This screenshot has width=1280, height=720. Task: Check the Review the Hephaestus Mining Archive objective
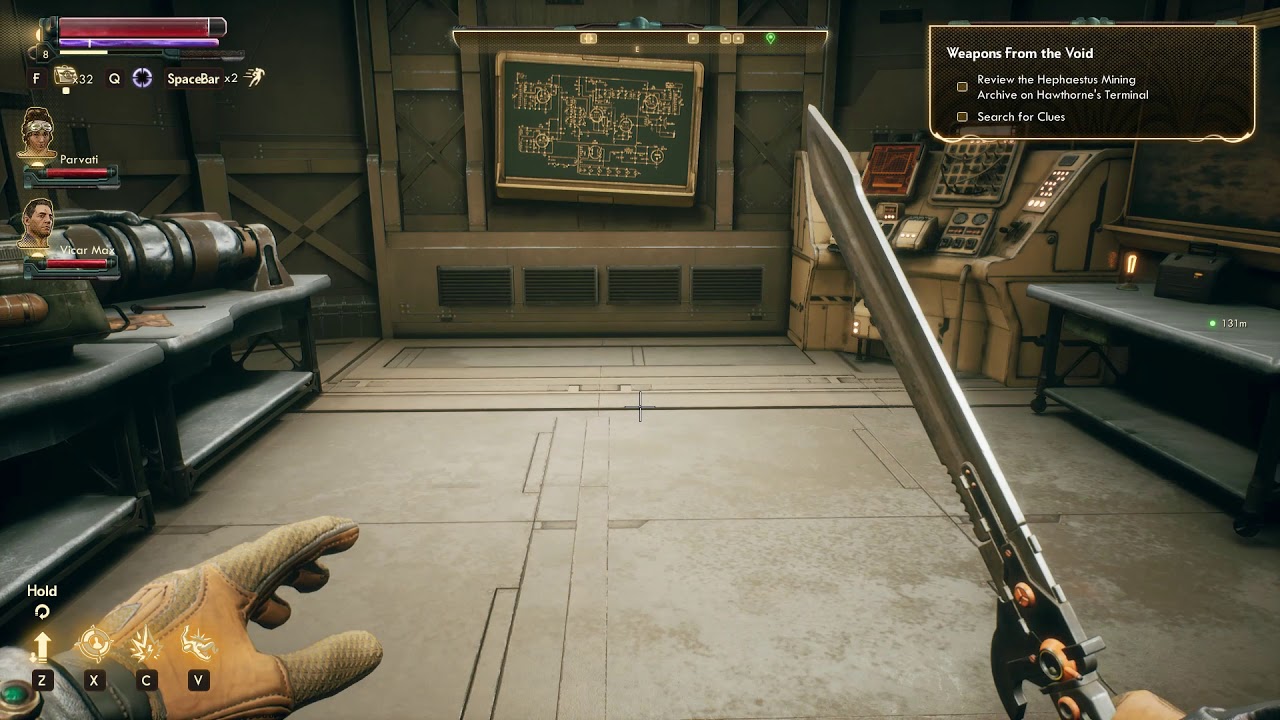pyautogui.click(x=962, y=86)
